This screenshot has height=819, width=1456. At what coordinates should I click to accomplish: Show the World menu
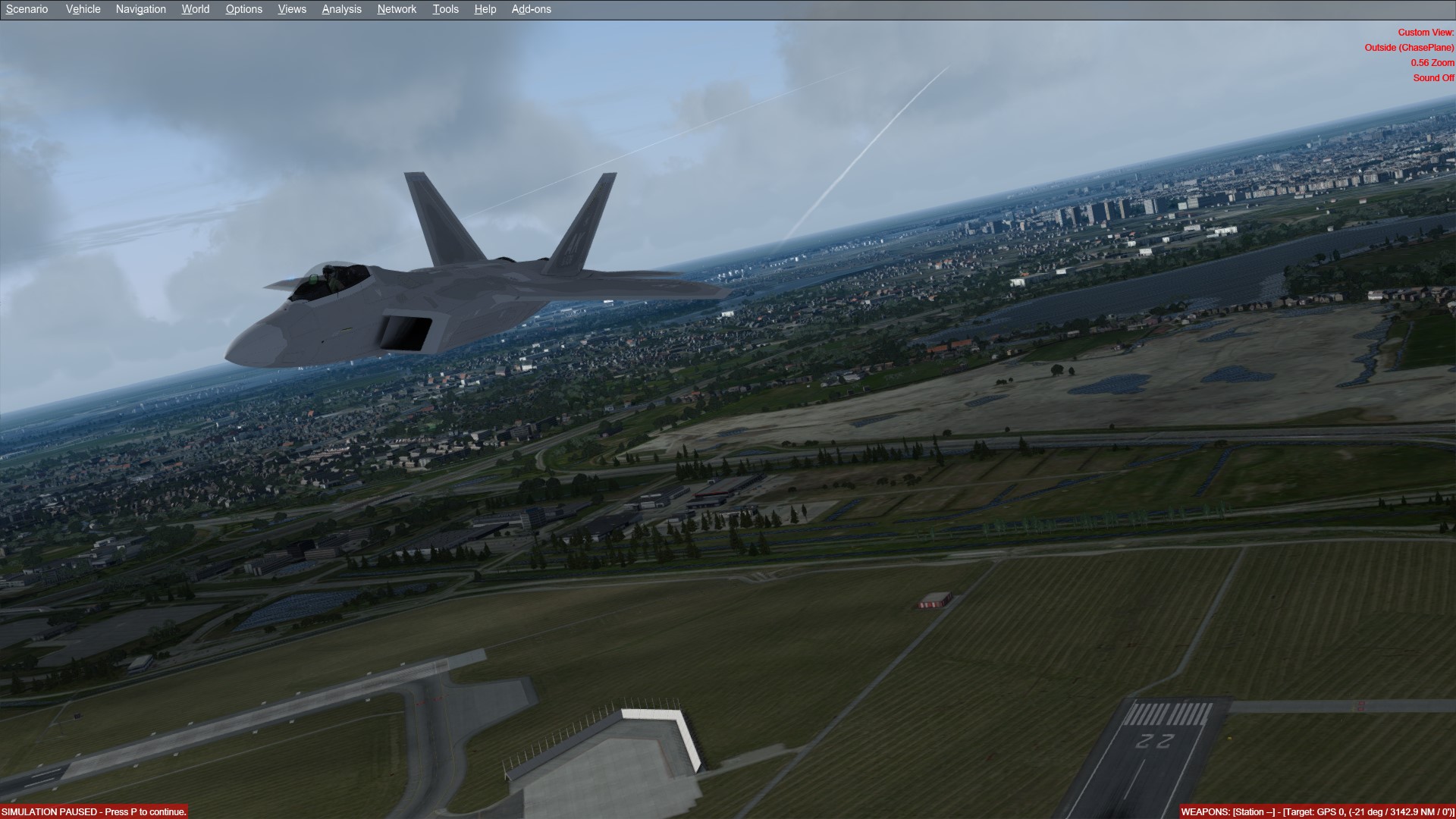click(x=195, y=9)
